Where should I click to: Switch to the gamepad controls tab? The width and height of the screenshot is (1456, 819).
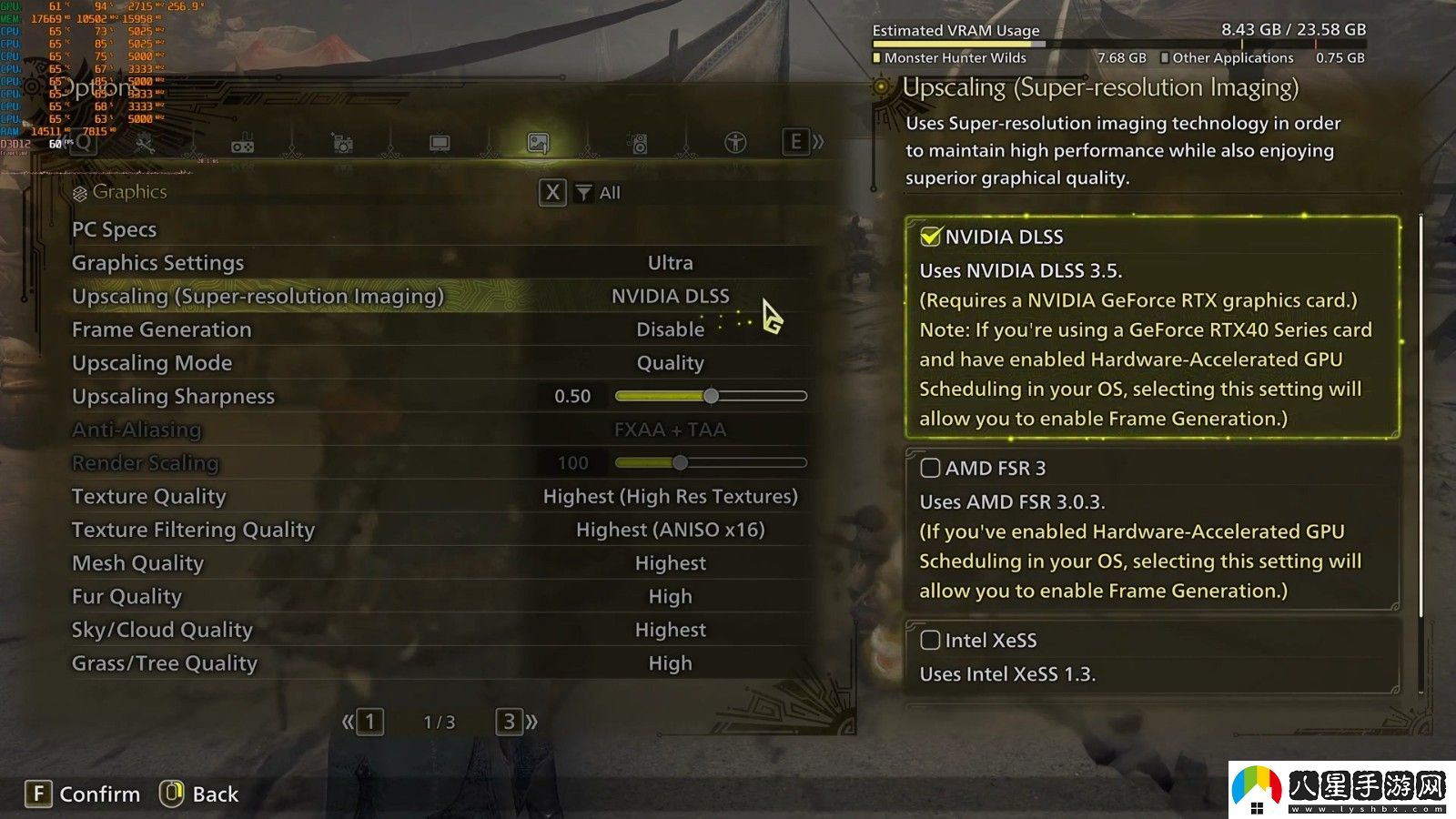tap(243, 144)
